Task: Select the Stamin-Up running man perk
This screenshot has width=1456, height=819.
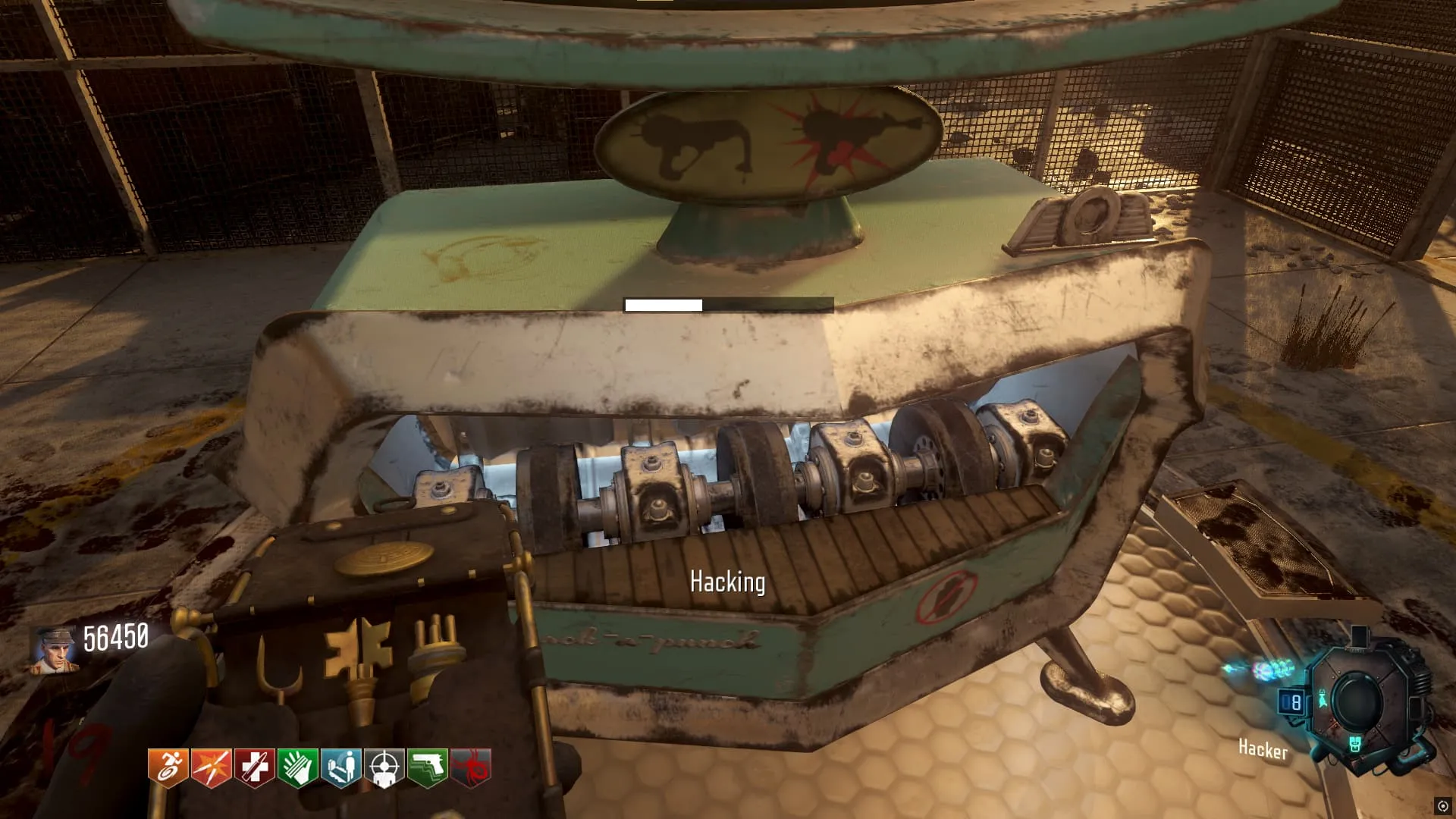Action: (x=168, y=767)
